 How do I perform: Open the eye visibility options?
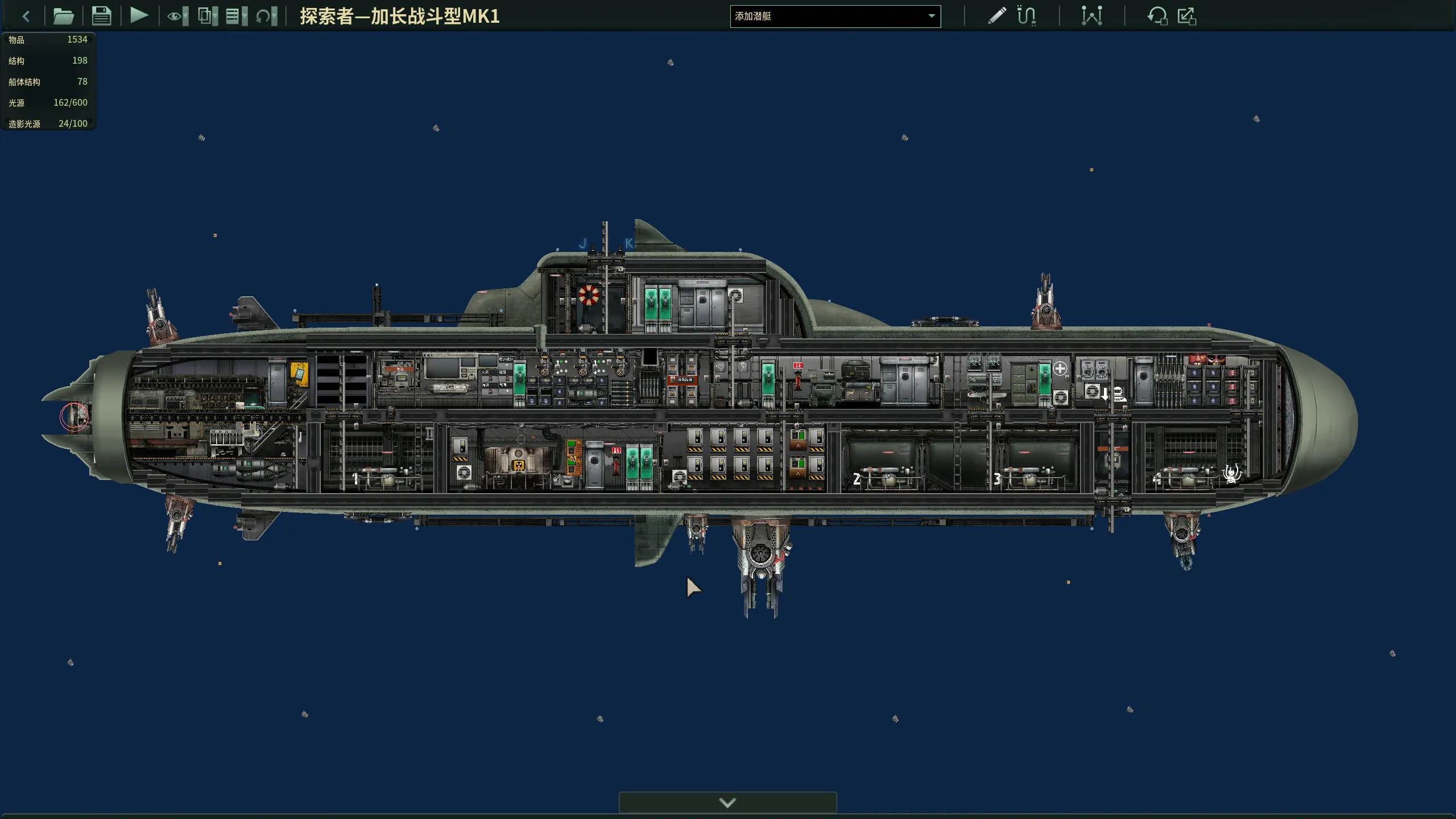tap(177, 16)
